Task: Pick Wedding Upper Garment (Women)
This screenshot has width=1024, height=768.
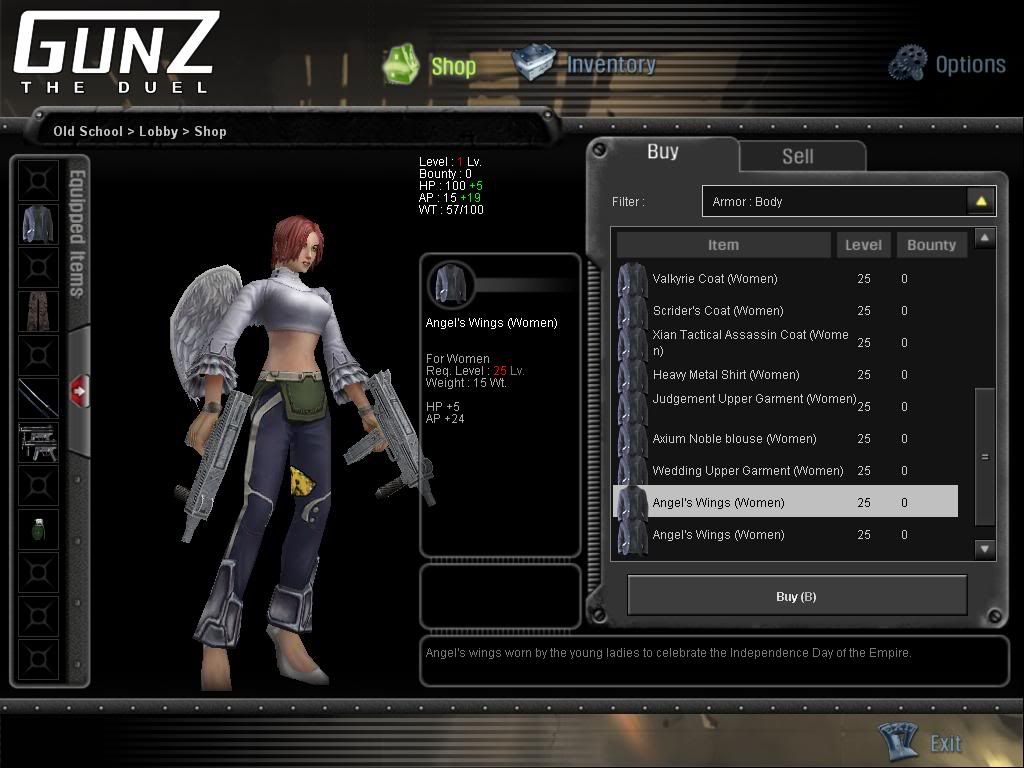Action: [x=747, y=471]
